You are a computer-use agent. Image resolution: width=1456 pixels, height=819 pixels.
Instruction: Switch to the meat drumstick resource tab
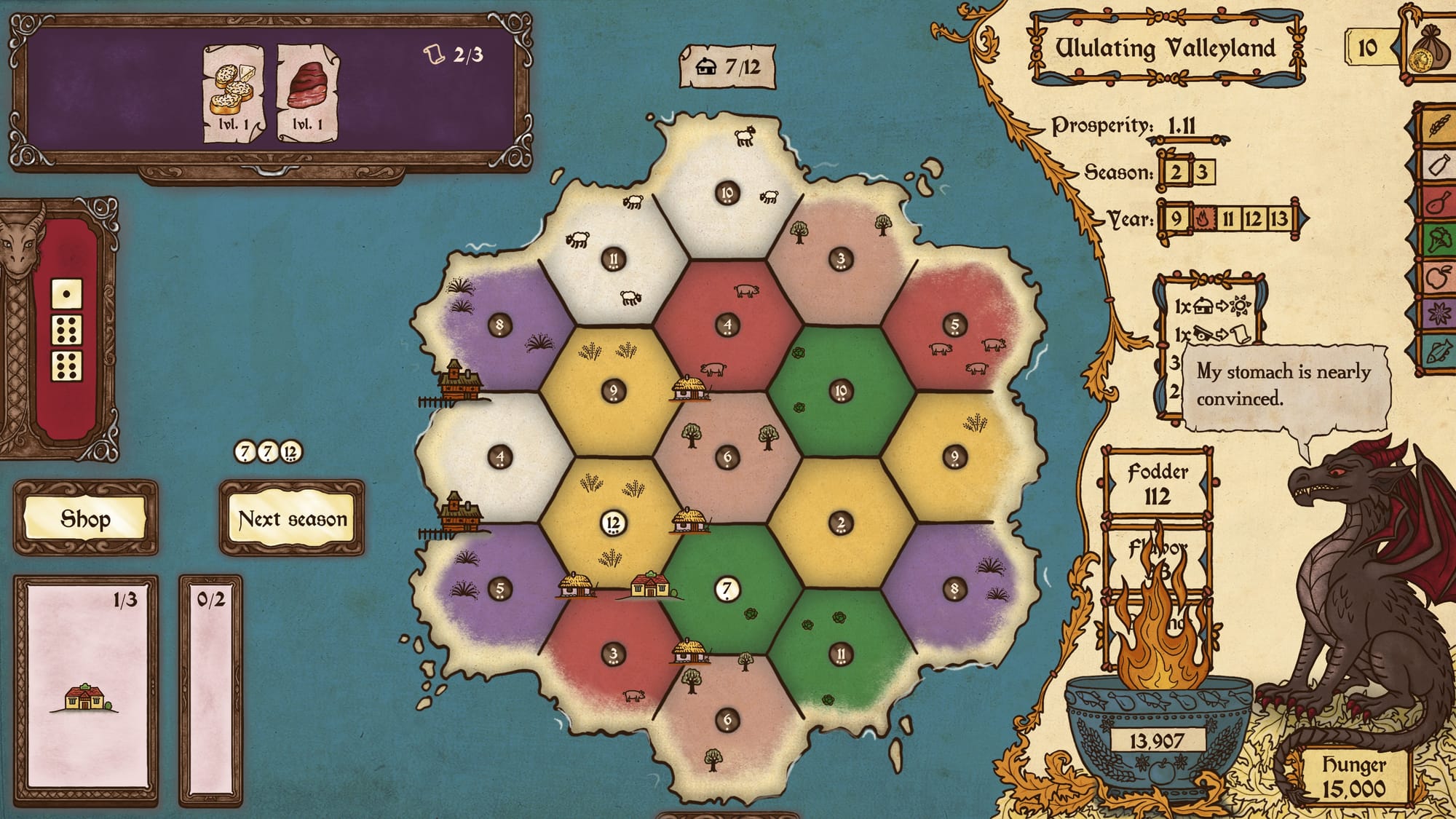(x=1437, y=202)
